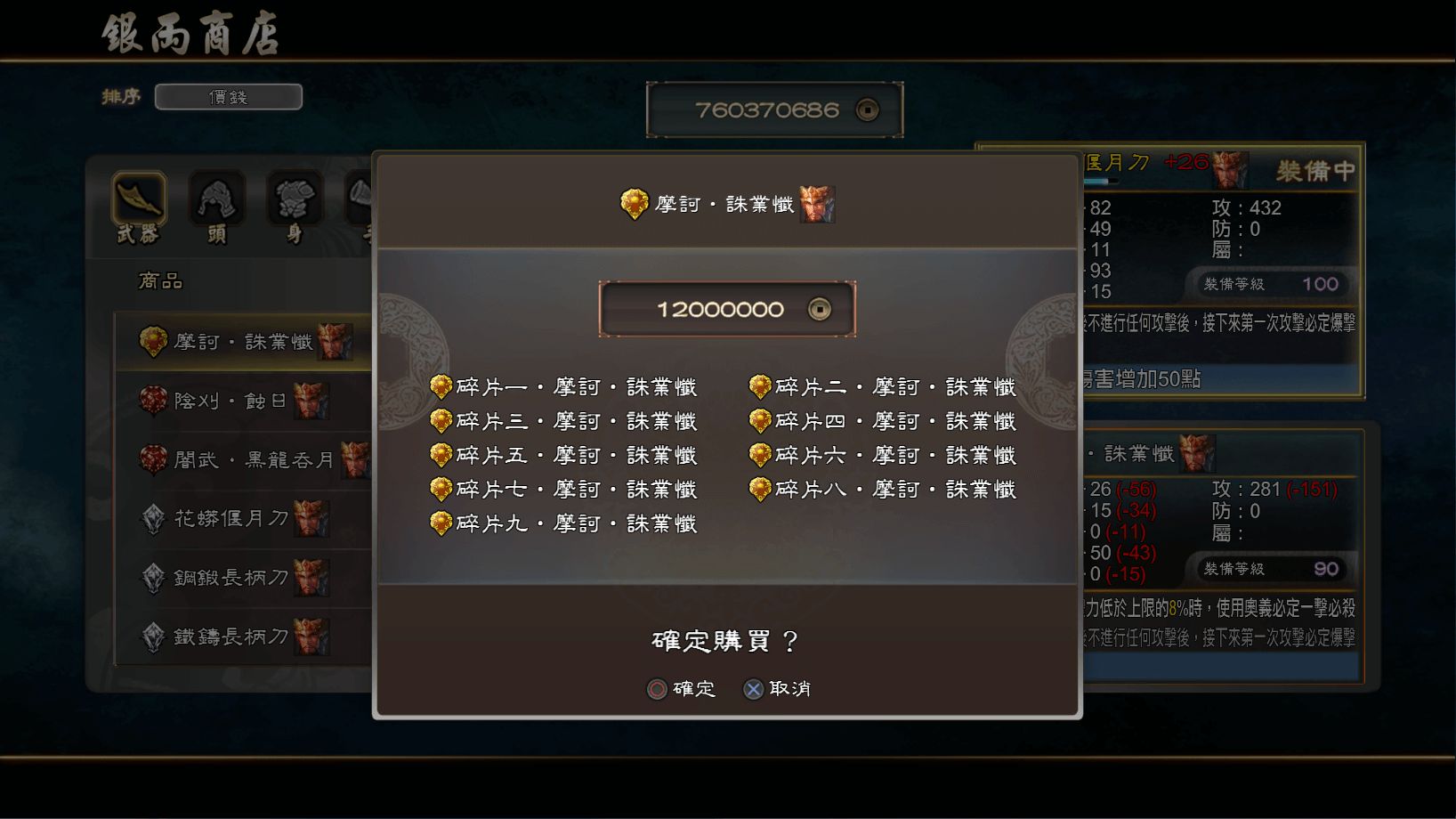Click the 碎片五·摩訶·誅業懺 fragment entry

click(565, 454)
